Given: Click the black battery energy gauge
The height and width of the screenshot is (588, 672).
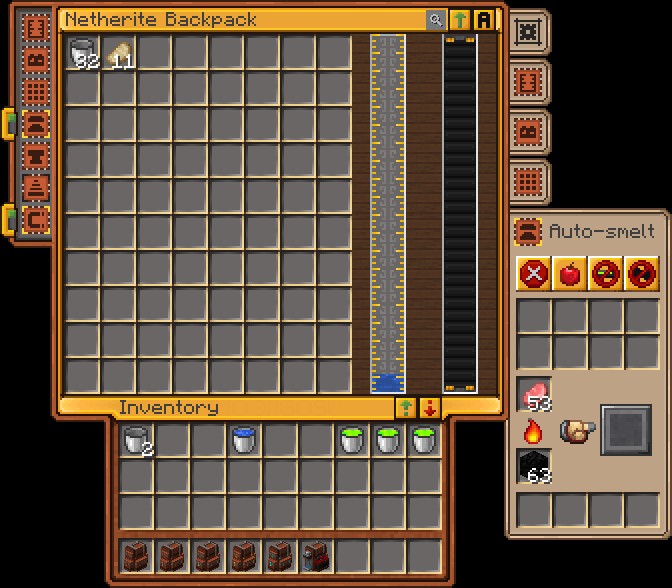Looking at the screenshot, I should click(x=460, y=214).
